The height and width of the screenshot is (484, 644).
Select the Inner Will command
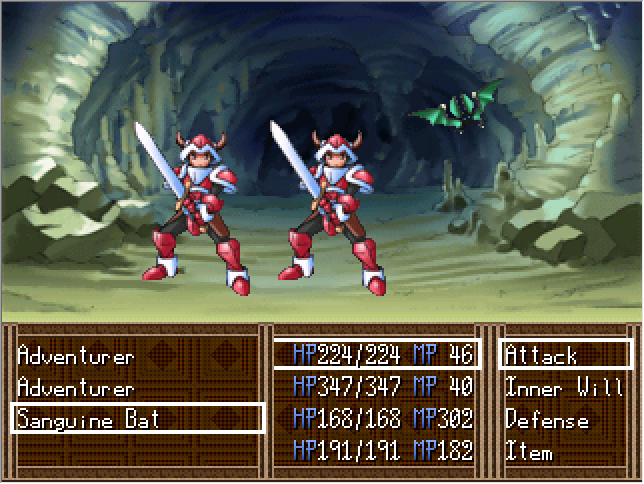pyautogui.click(x=564, y=387)
